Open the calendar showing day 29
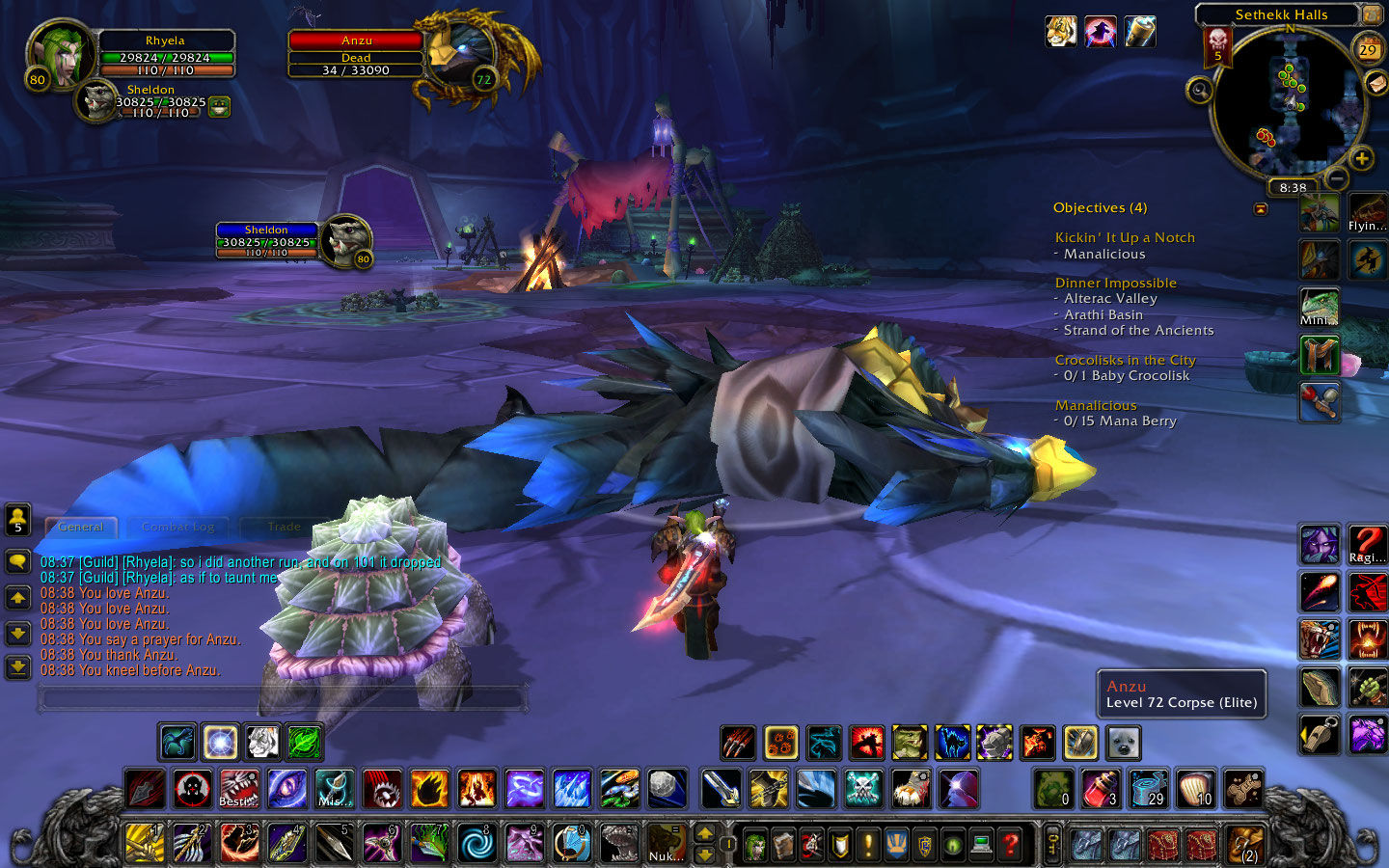The height and width of the screenshot is (868, 1389). pyautogui.click(x=1368, y=50)
